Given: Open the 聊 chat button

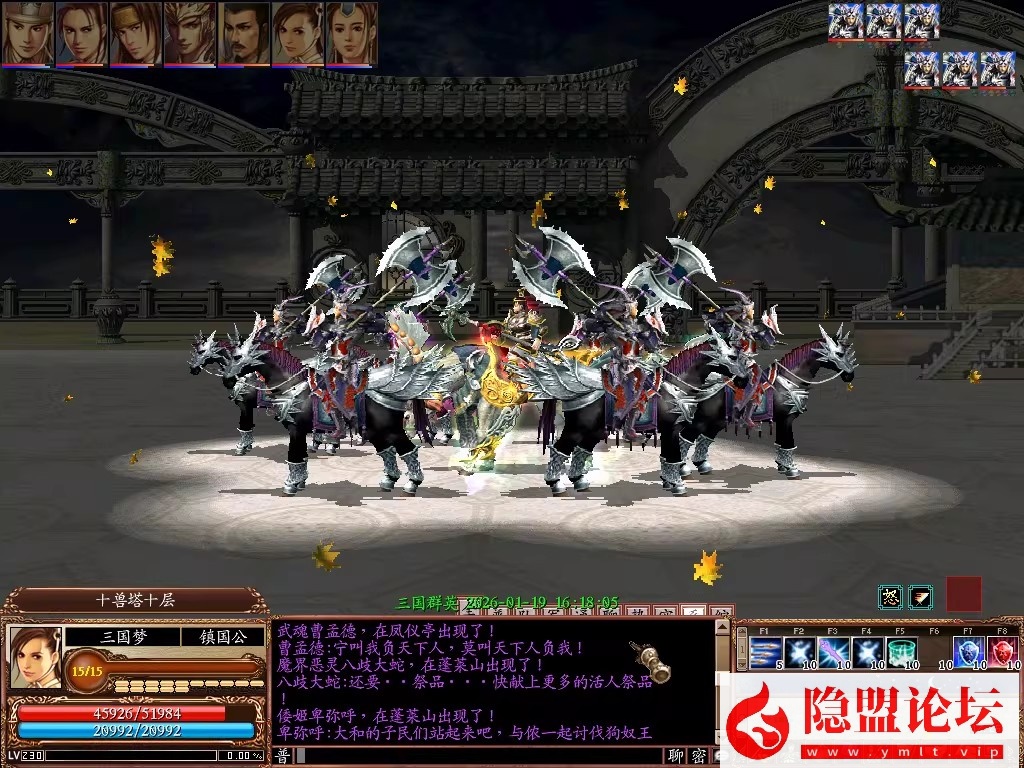Looking at the screenshot, I should (677, 756).
